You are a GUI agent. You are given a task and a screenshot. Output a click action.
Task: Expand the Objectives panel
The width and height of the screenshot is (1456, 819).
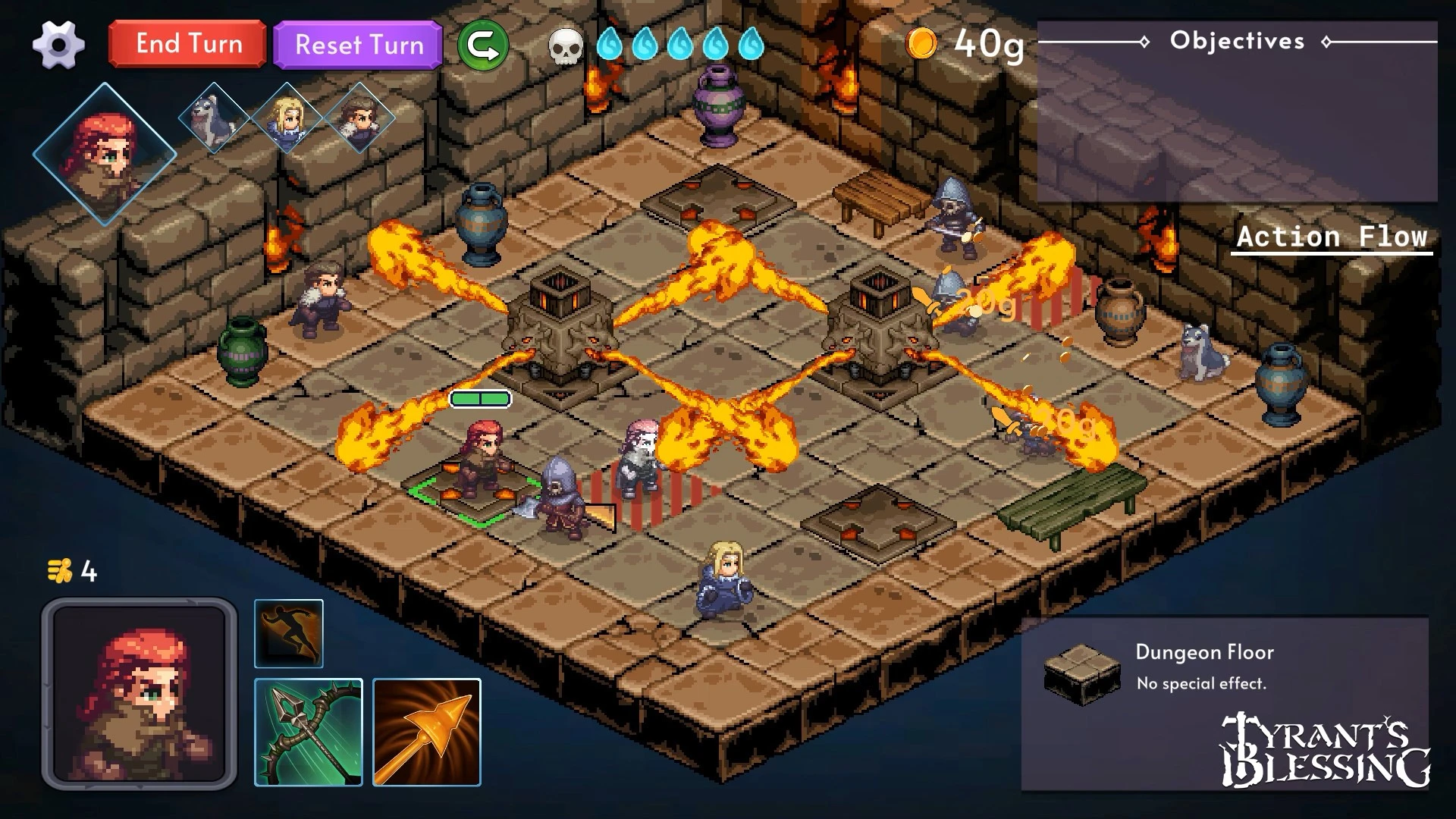click(x=1237, y=41)
